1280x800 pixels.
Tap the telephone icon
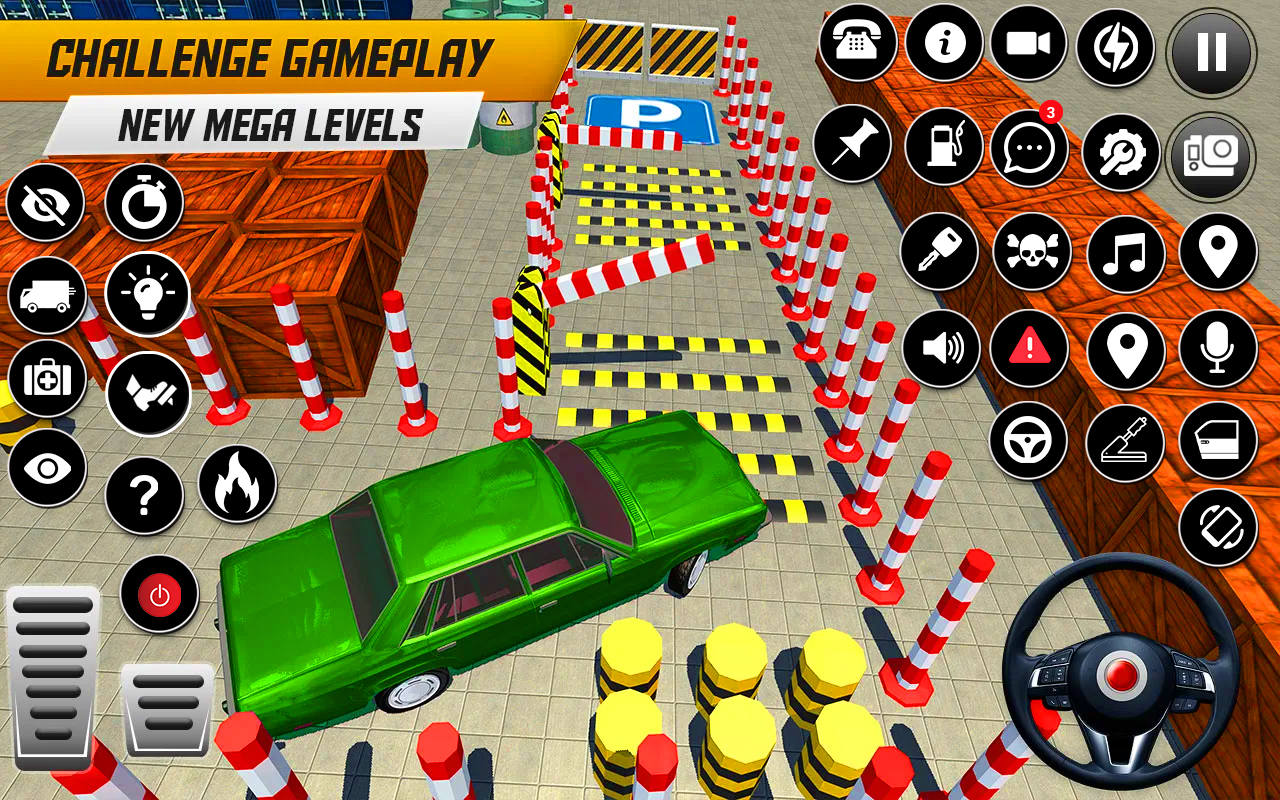(x=857, y=45)
